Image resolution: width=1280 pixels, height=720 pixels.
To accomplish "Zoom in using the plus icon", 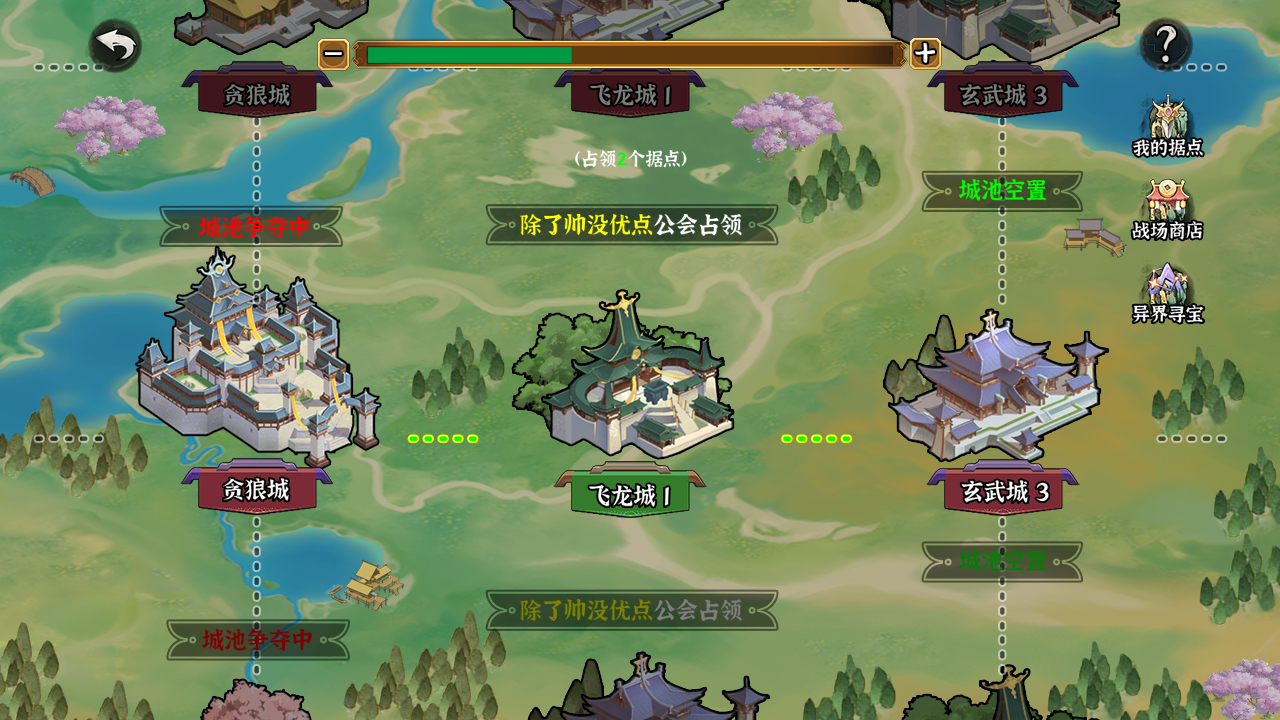I will pyautogui.click(x=927, y=54).
